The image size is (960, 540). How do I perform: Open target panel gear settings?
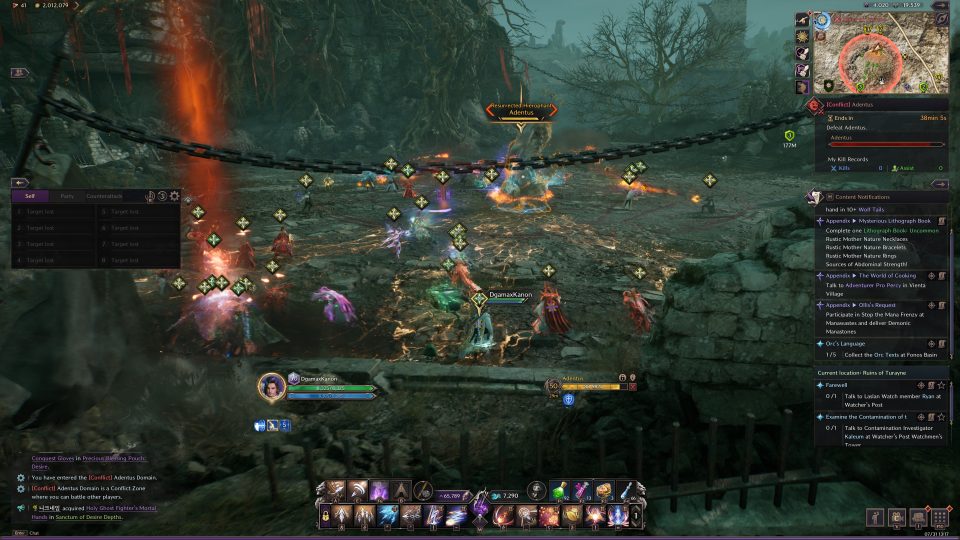point(175,196)
